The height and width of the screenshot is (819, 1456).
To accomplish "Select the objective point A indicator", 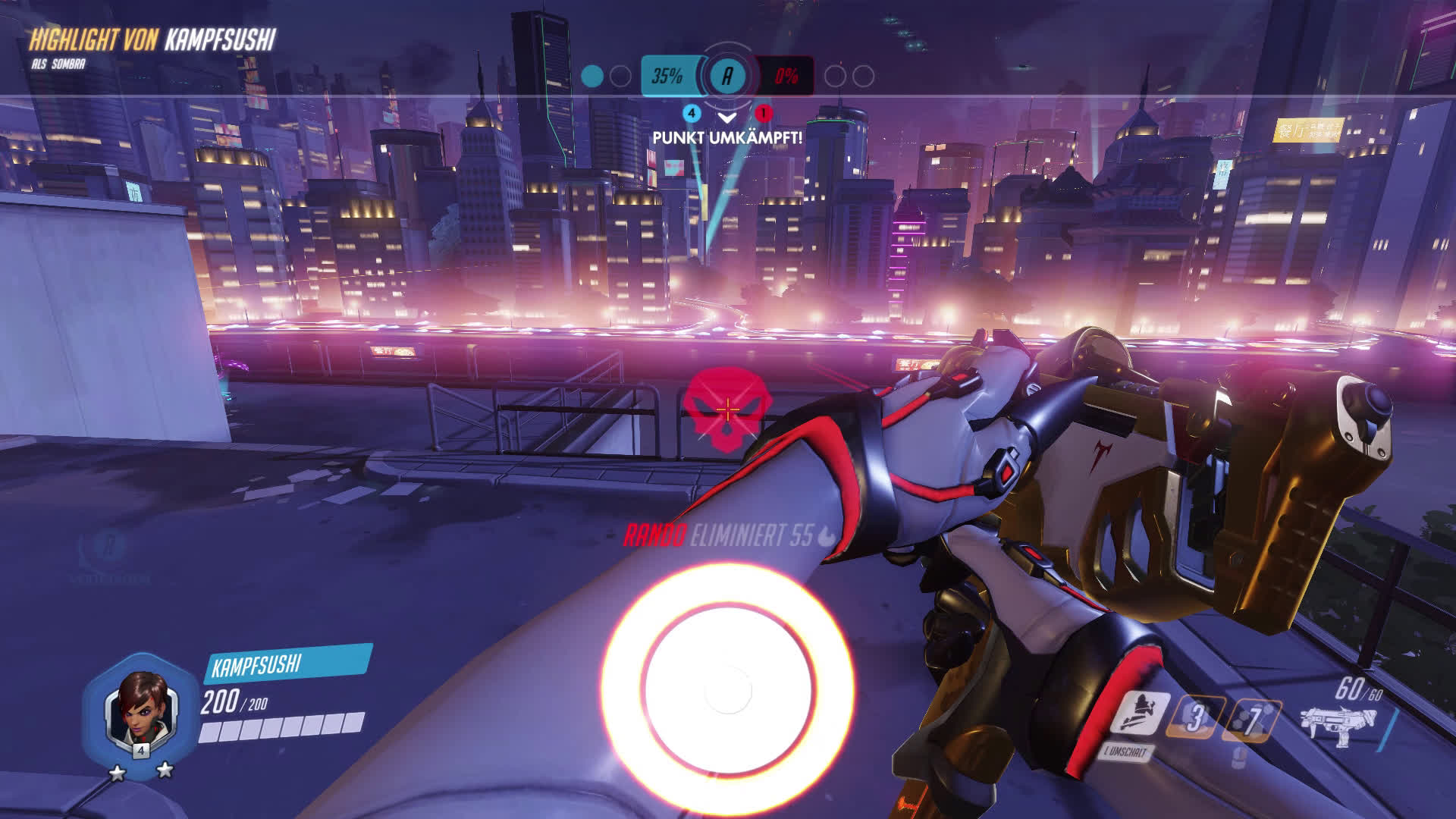I will [727, 76].
